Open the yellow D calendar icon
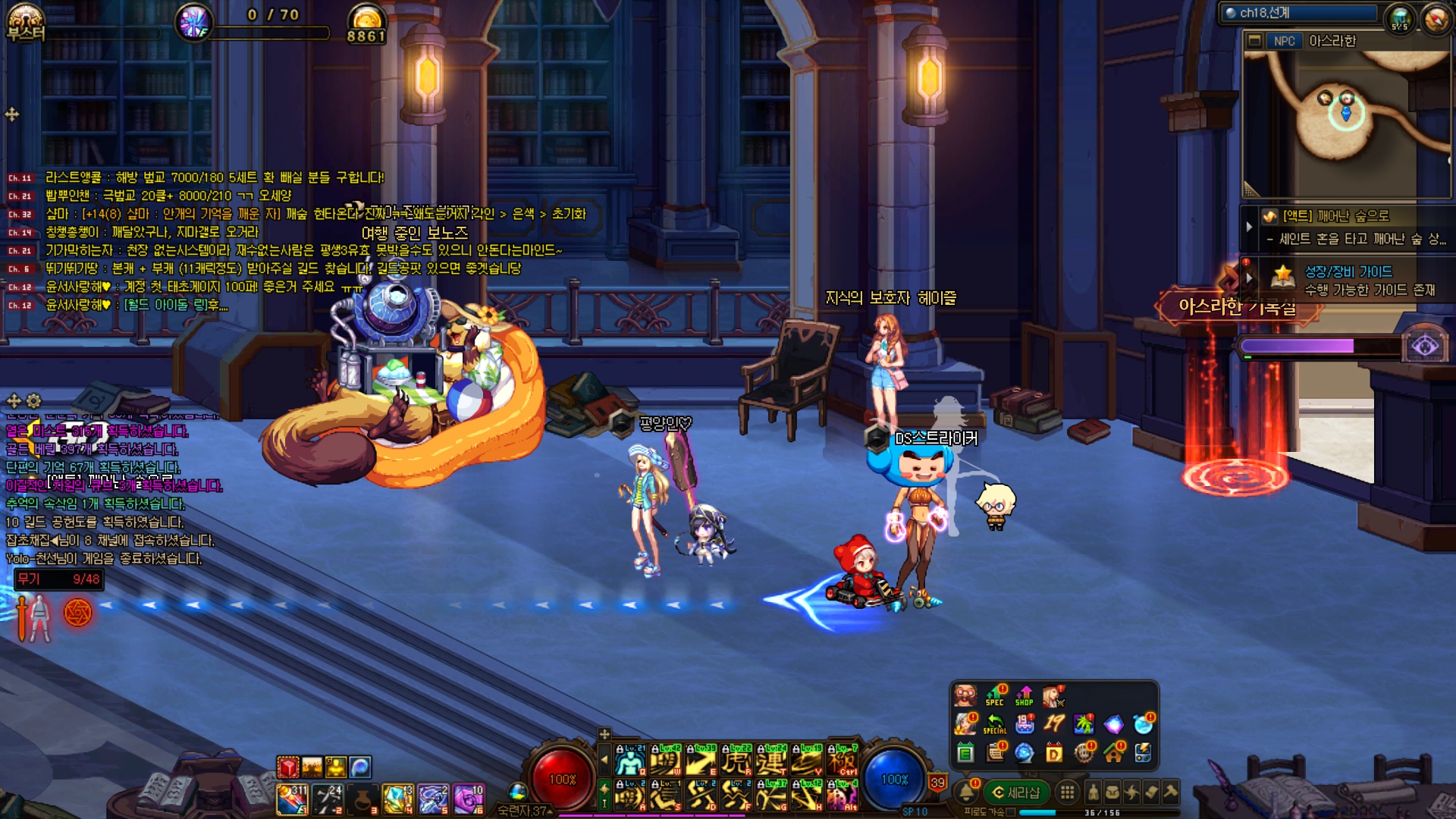1456x819 pixels. coord(1054,753)
